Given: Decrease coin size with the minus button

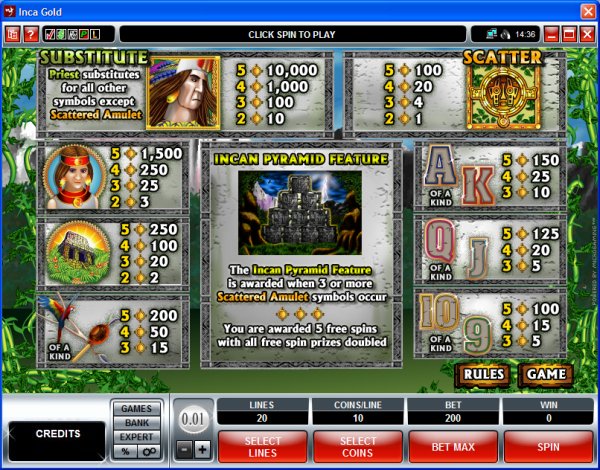Looking at the screenshot, I should (183, 448).
